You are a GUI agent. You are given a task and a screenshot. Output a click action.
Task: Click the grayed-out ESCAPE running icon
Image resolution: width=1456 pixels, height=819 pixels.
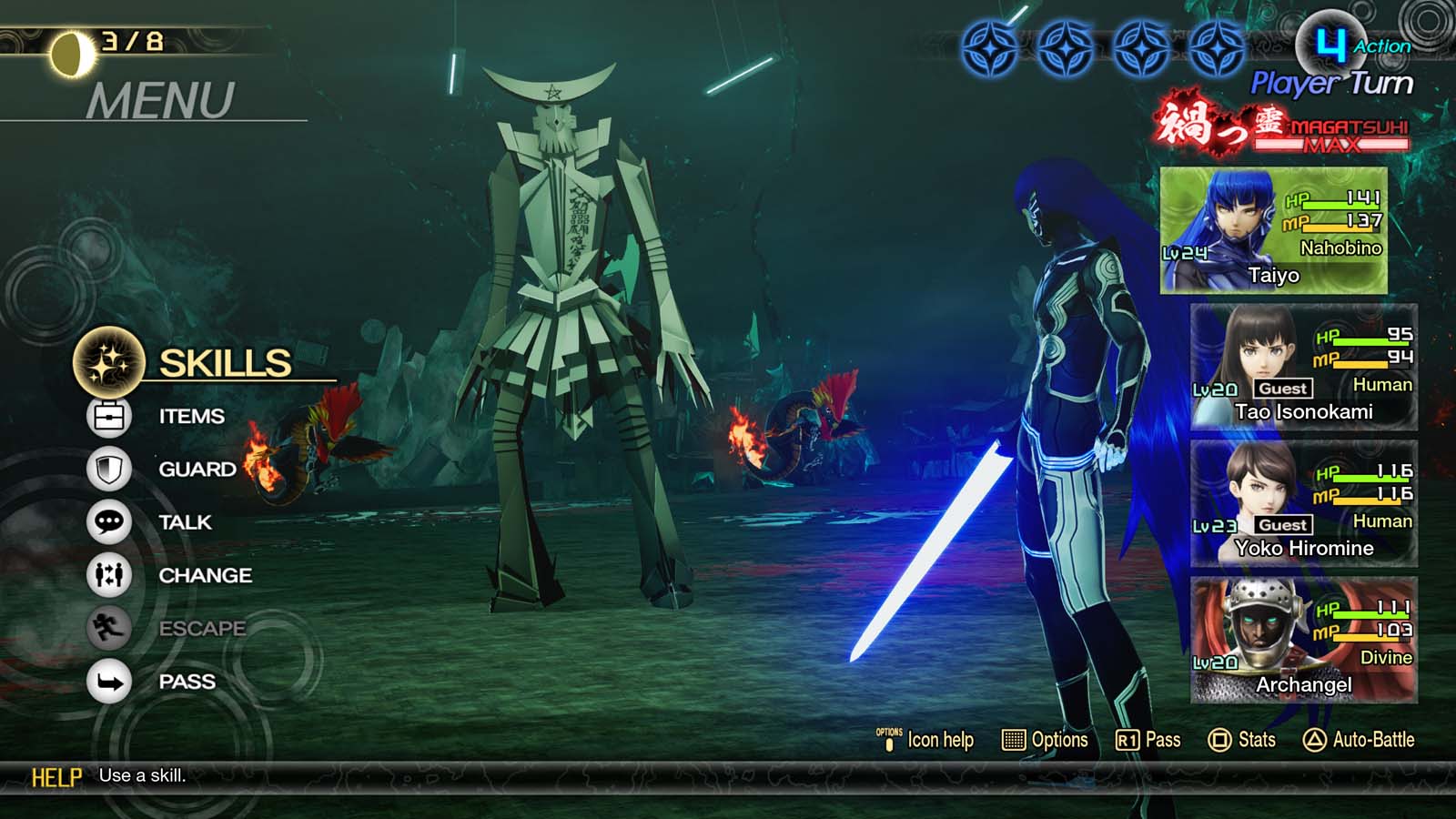coord(106,628)
